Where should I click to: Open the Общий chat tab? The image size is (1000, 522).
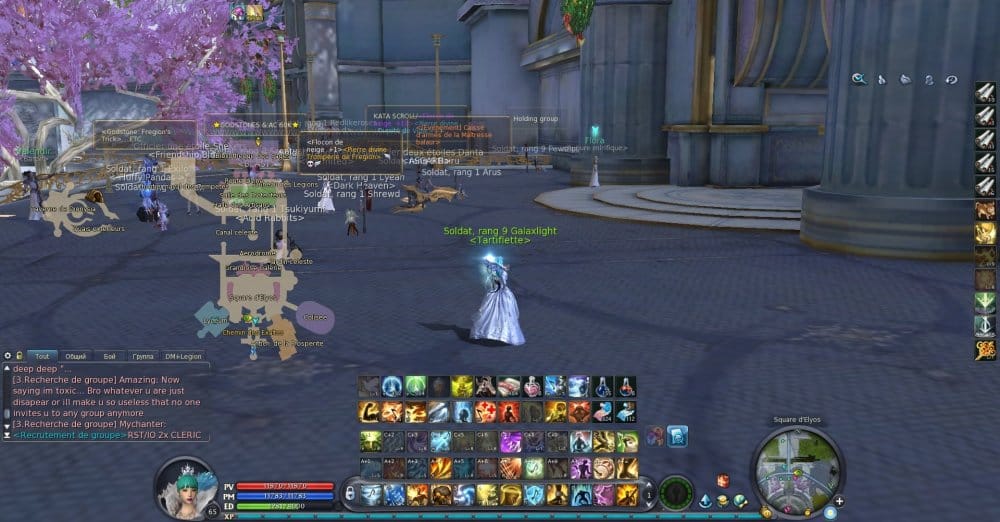click(76, 356)
